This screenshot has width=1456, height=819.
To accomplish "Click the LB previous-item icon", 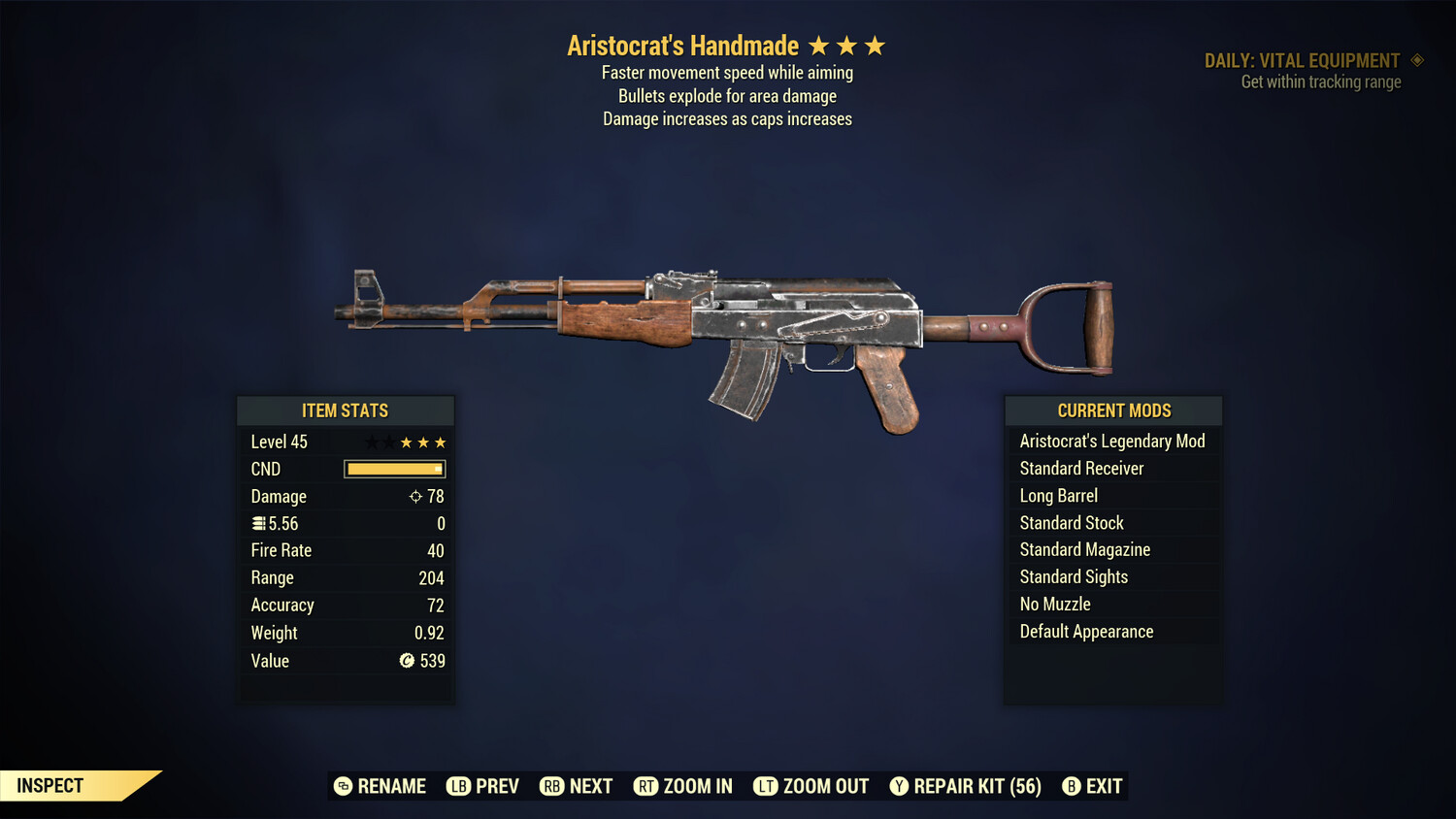I will tap(456, 786).
